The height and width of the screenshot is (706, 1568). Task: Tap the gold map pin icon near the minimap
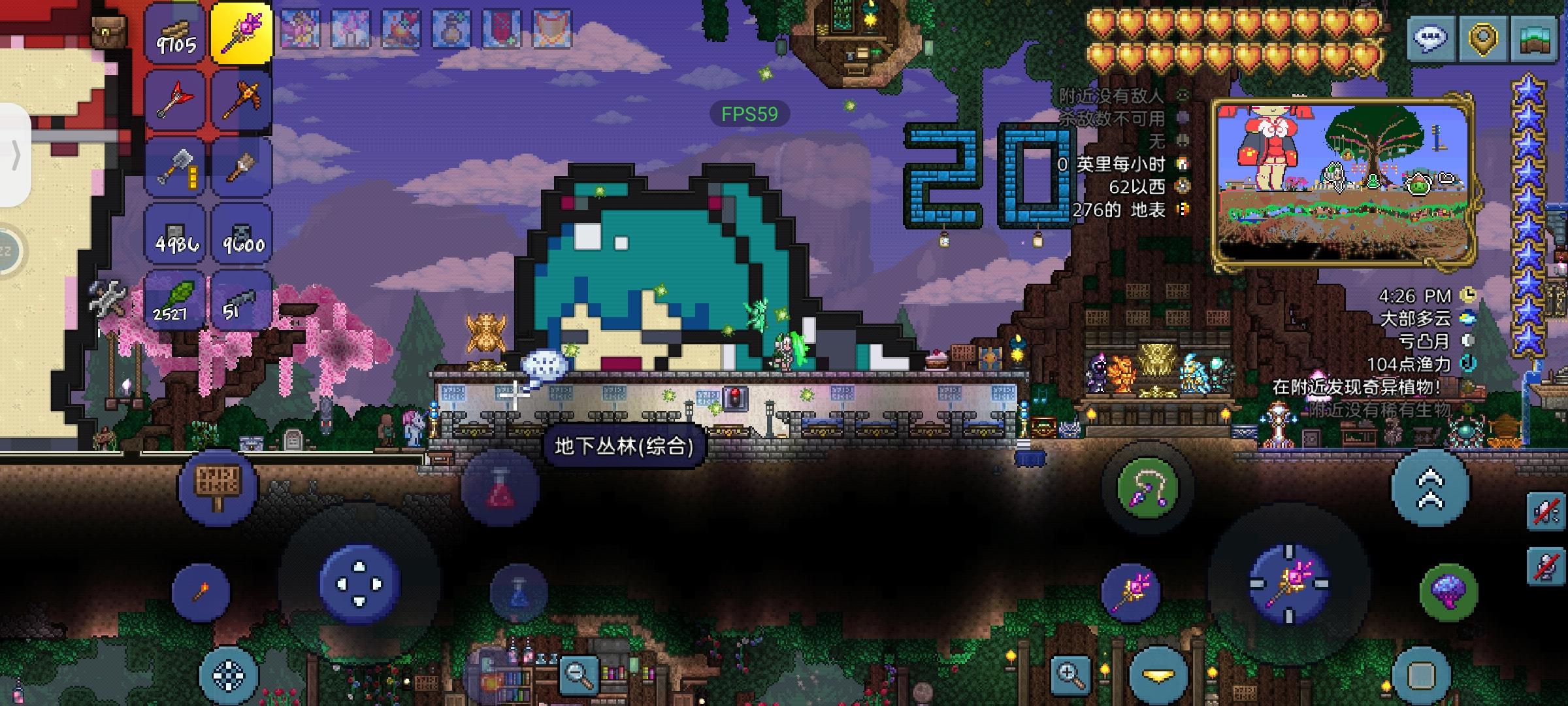pyautogui.click(x=1482, y=39)
